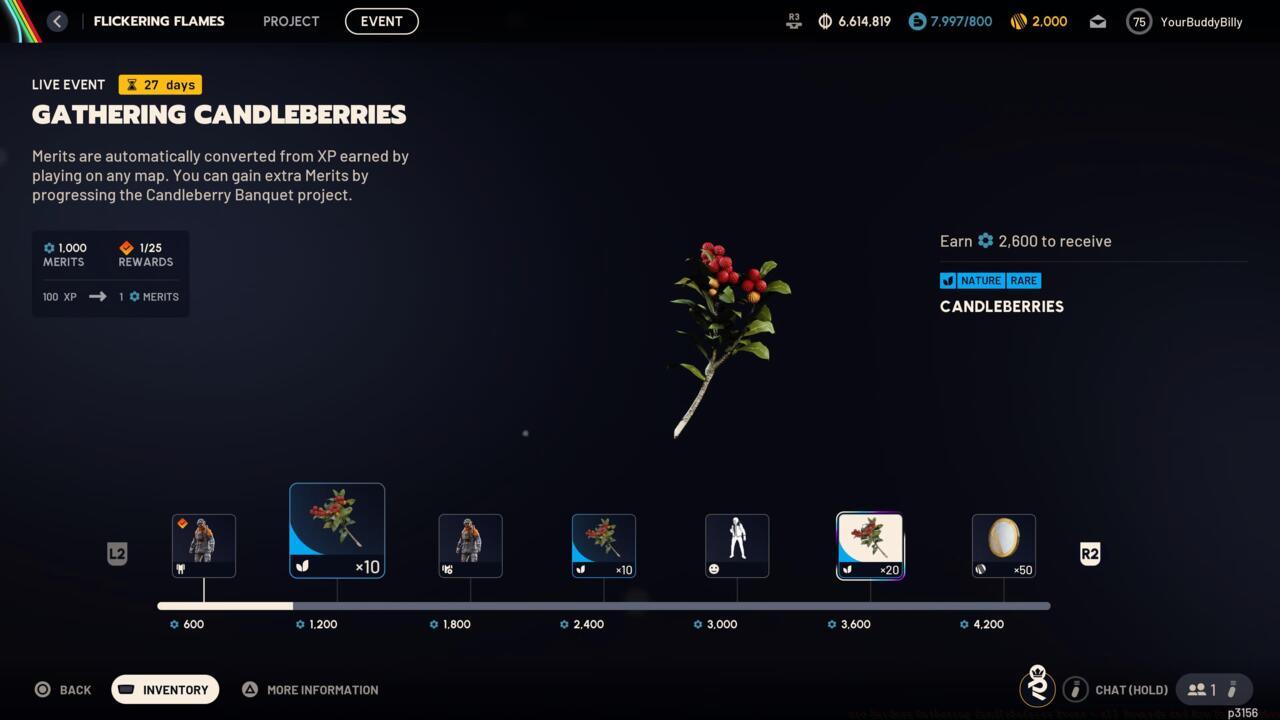Click the level 75 badge

click(x=1138, y=21)
